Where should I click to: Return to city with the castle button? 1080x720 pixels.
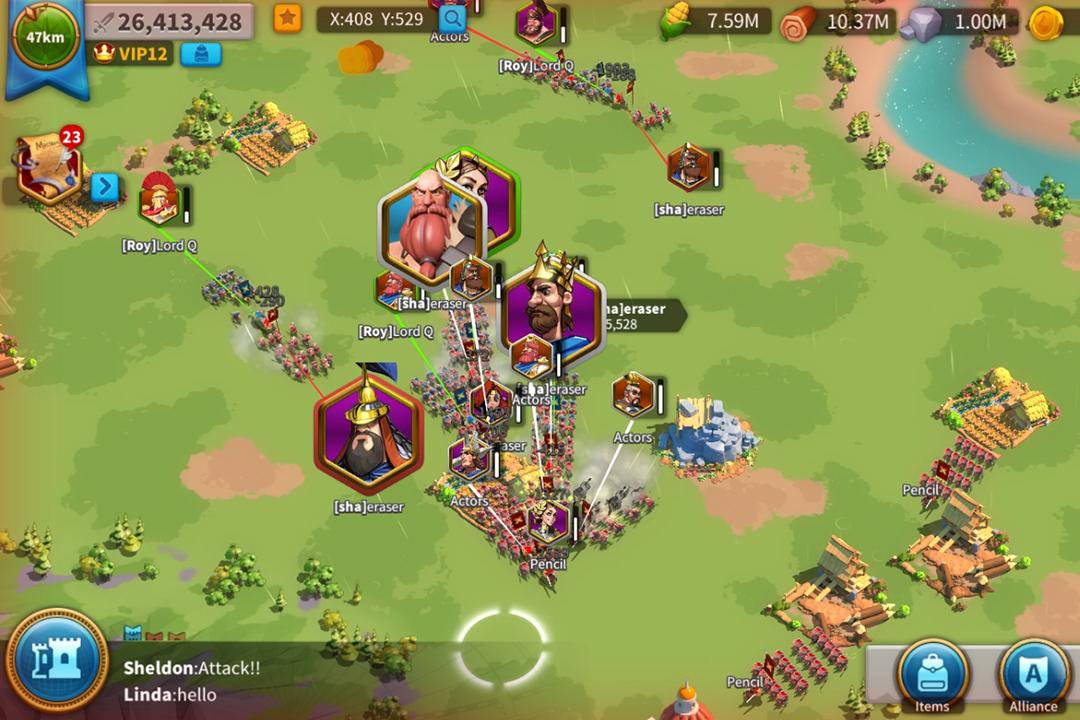[x=57, y=662]
